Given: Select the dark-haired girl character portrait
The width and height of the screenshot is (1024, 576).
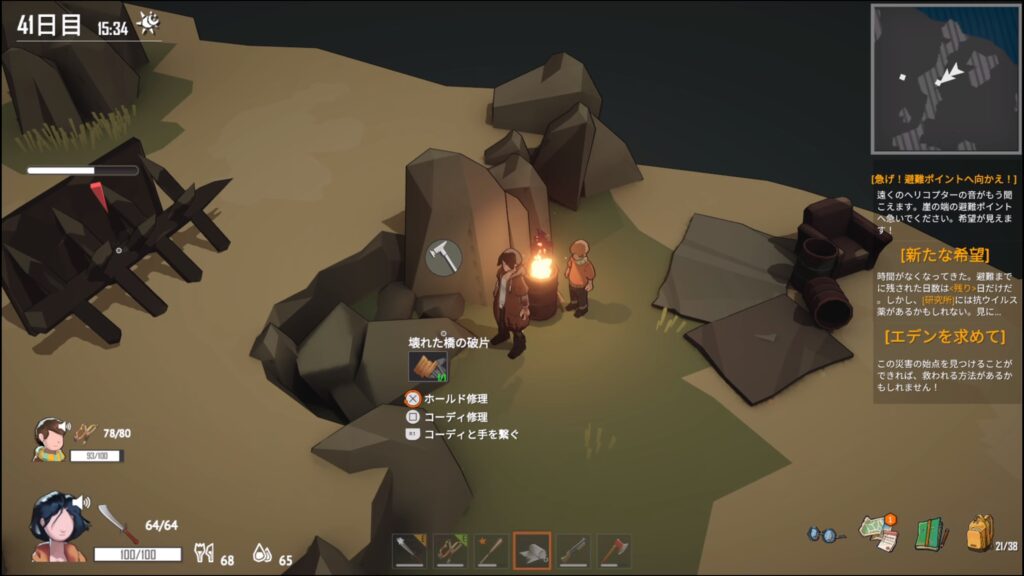Looking at the screenshot, I should [58, 526].
